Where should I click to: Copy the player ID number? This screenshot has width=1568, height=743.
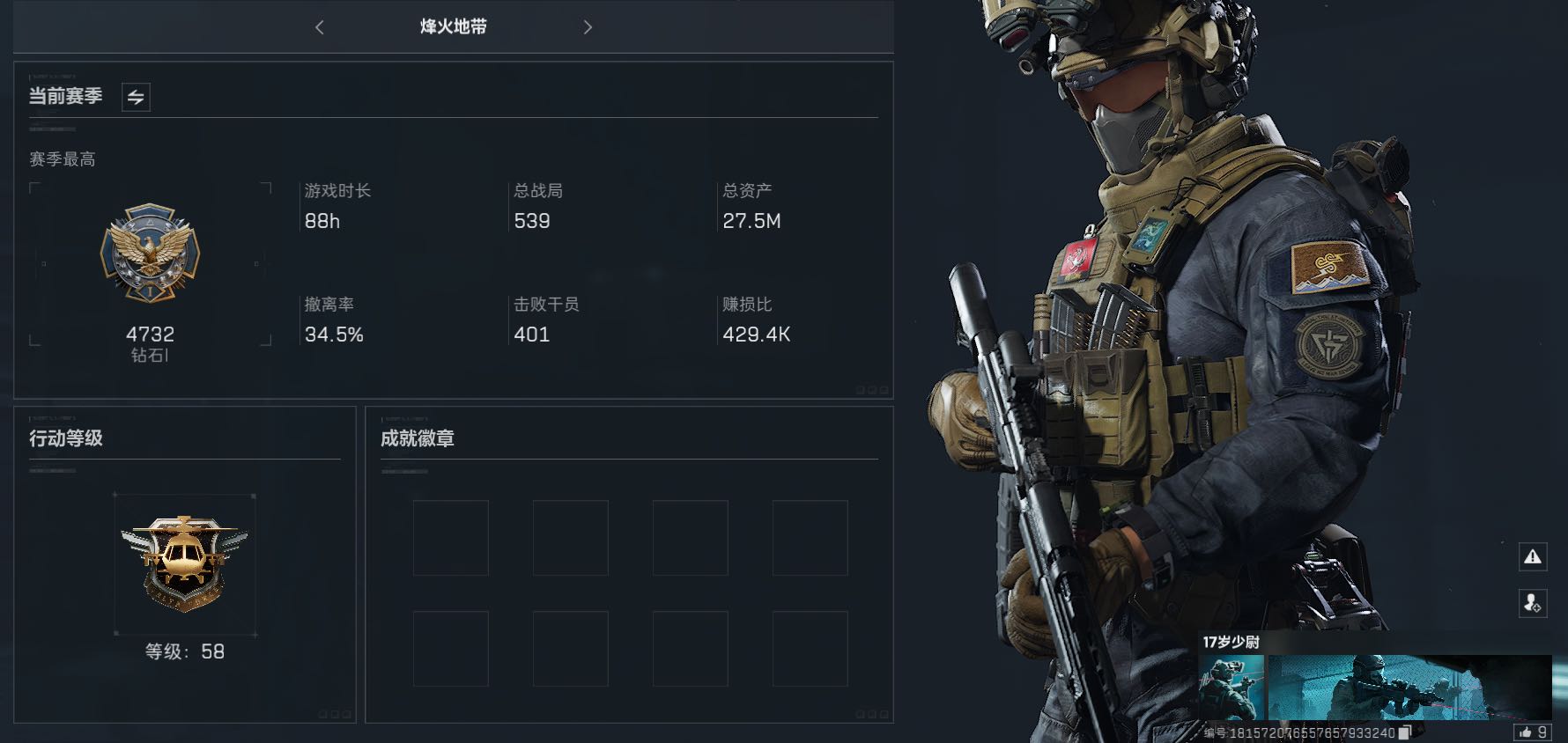1405,732
